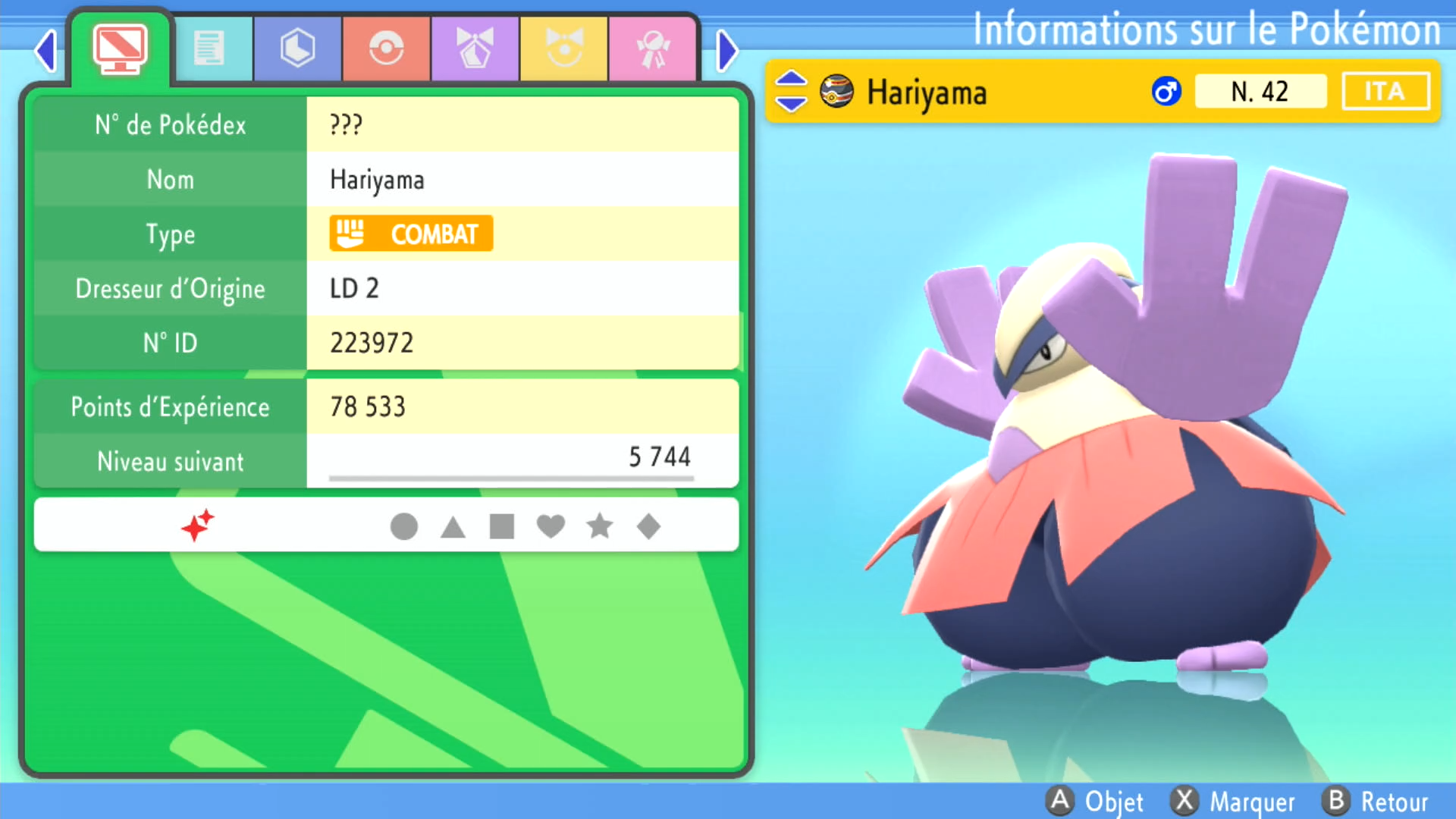Toggle the square marking

pos(502,526)
